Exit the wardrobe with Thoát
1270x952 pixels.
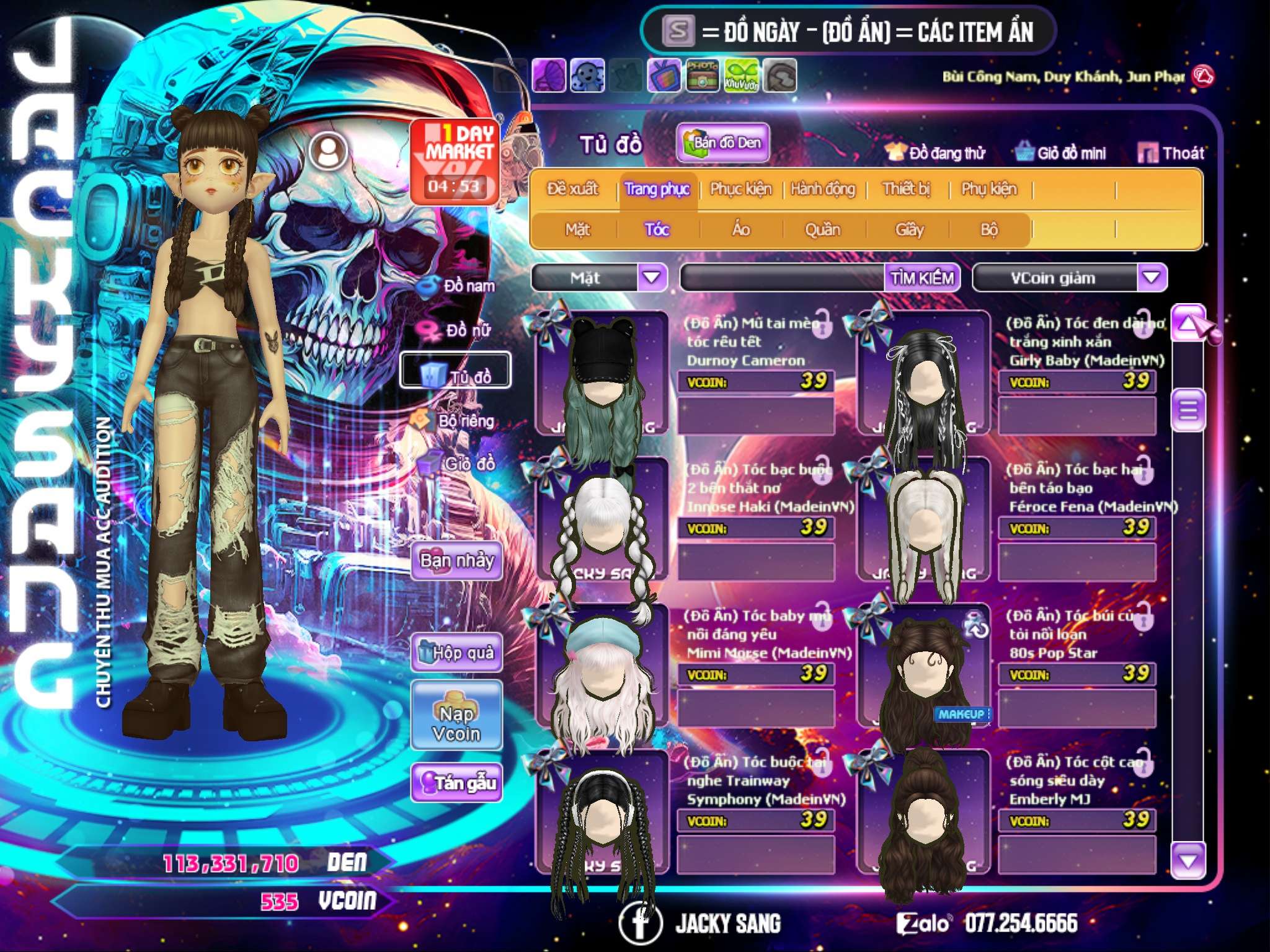click(x=1172, y=153)
